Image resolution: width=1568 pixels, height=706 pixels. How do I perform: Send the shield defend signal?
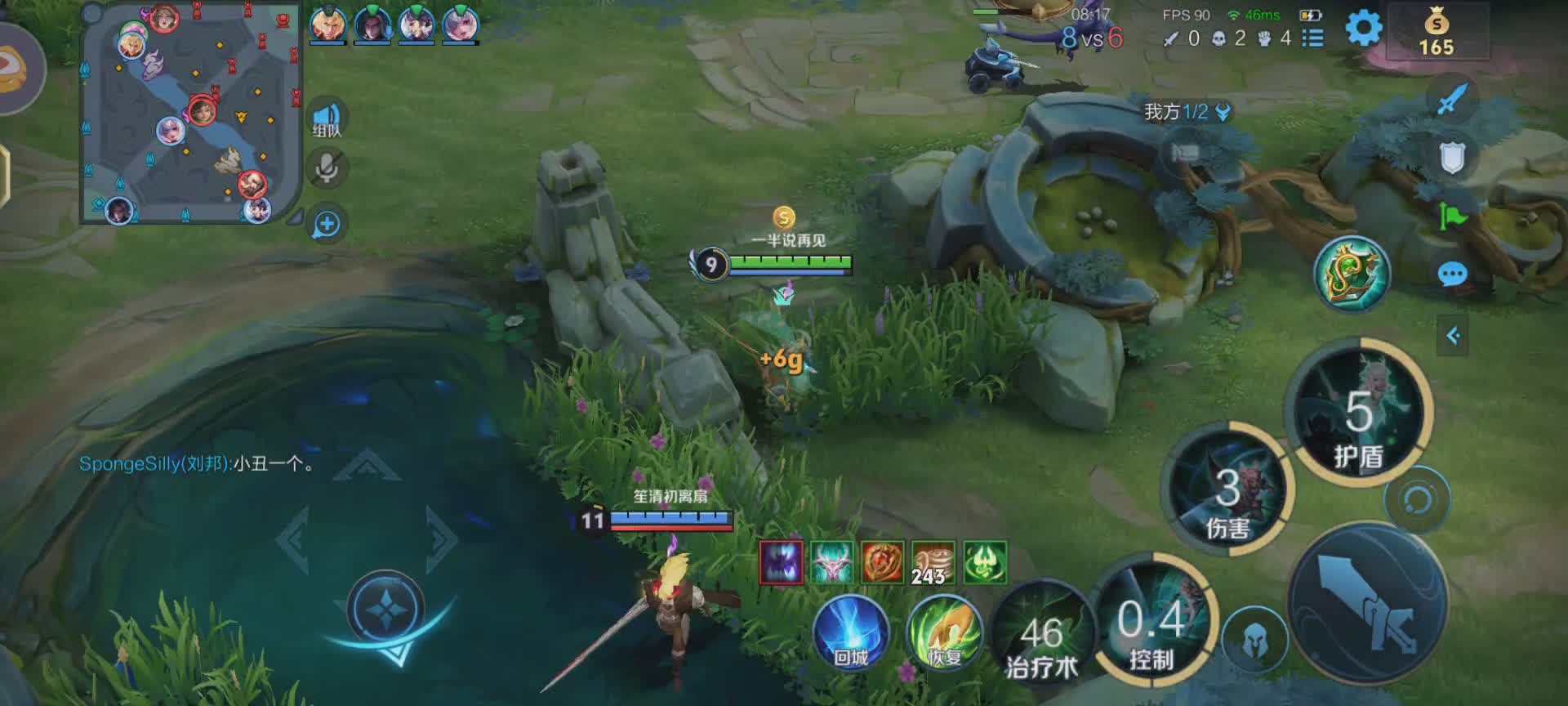click(x=1452, y=158)
